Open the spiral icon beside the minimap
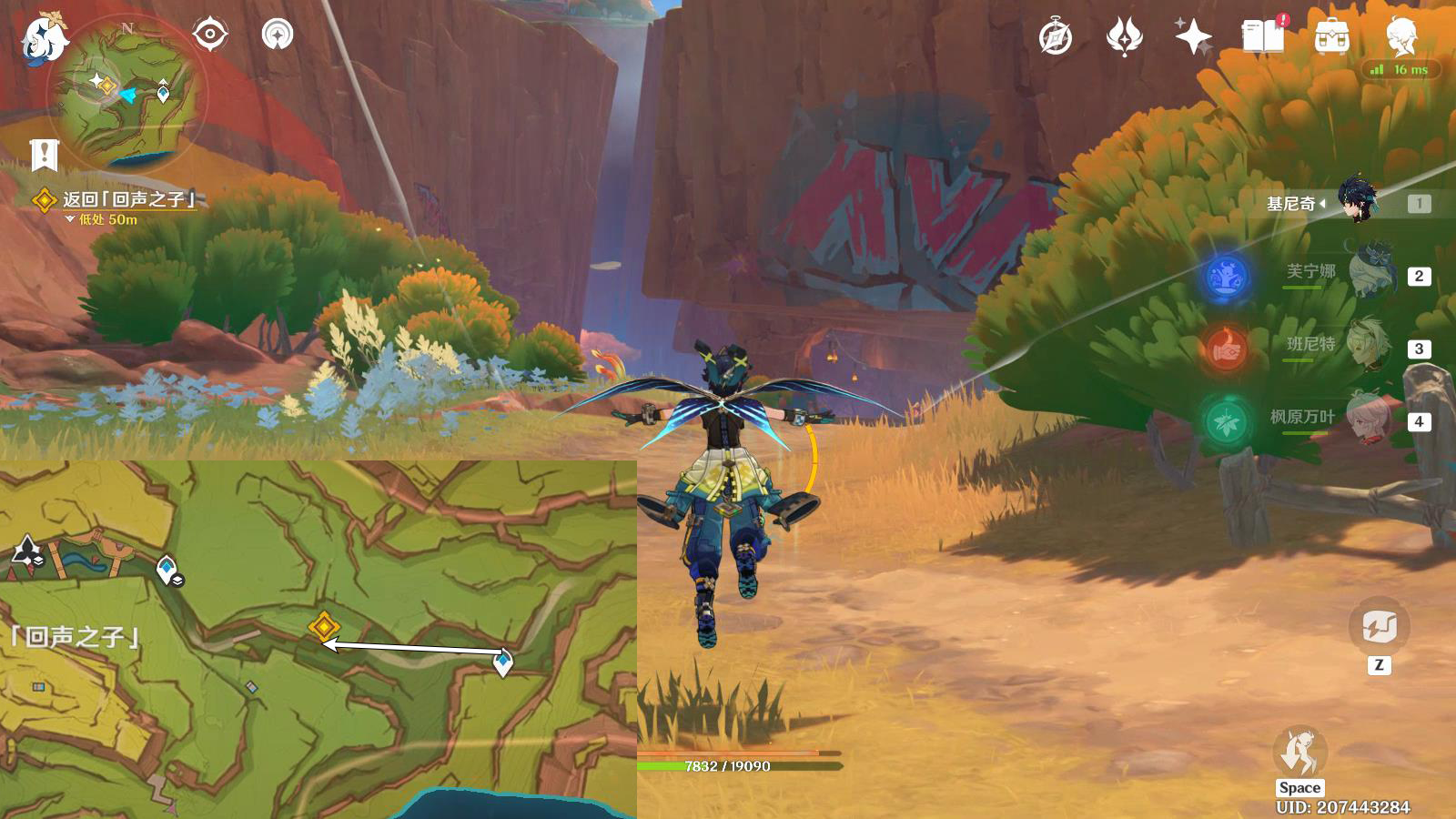The height and width of the screenshot is (819, 1456). click(278, 35)
